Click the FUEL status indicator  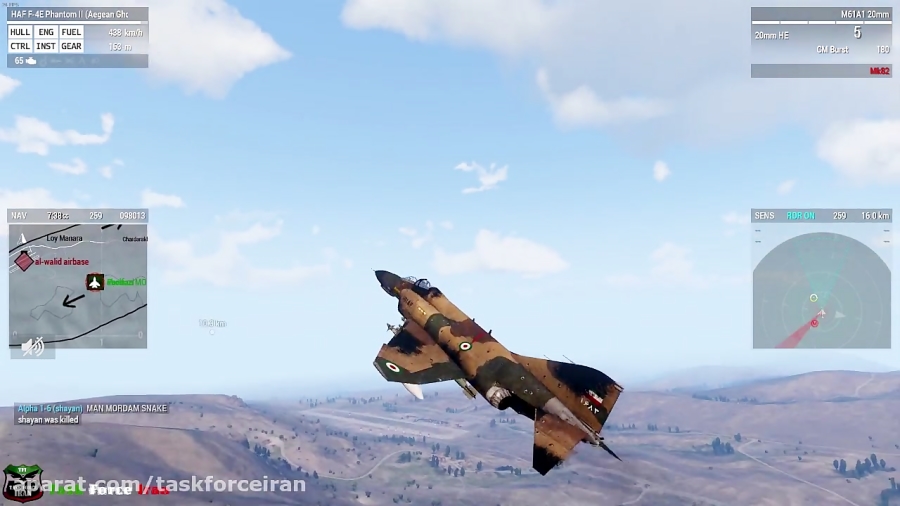(71, 32)
